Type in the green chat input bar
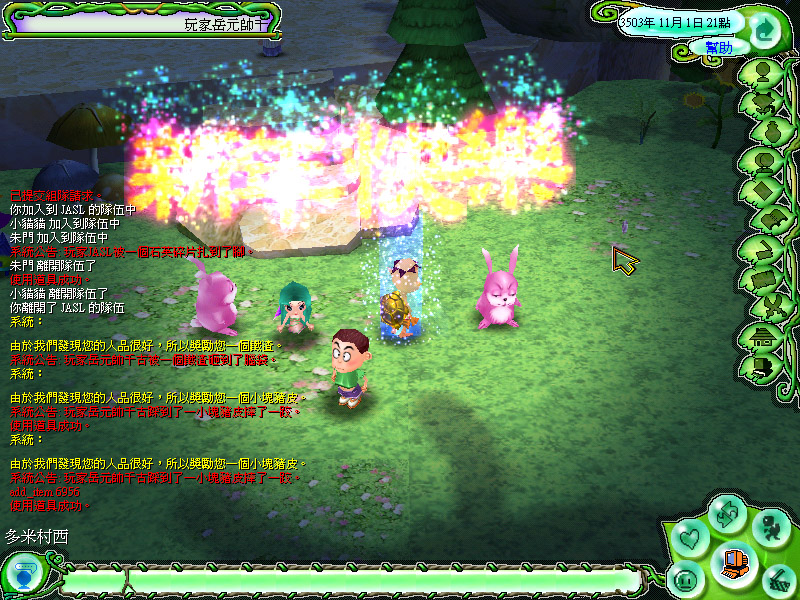This screenshot has height=600, width=800. pos(380,579)
